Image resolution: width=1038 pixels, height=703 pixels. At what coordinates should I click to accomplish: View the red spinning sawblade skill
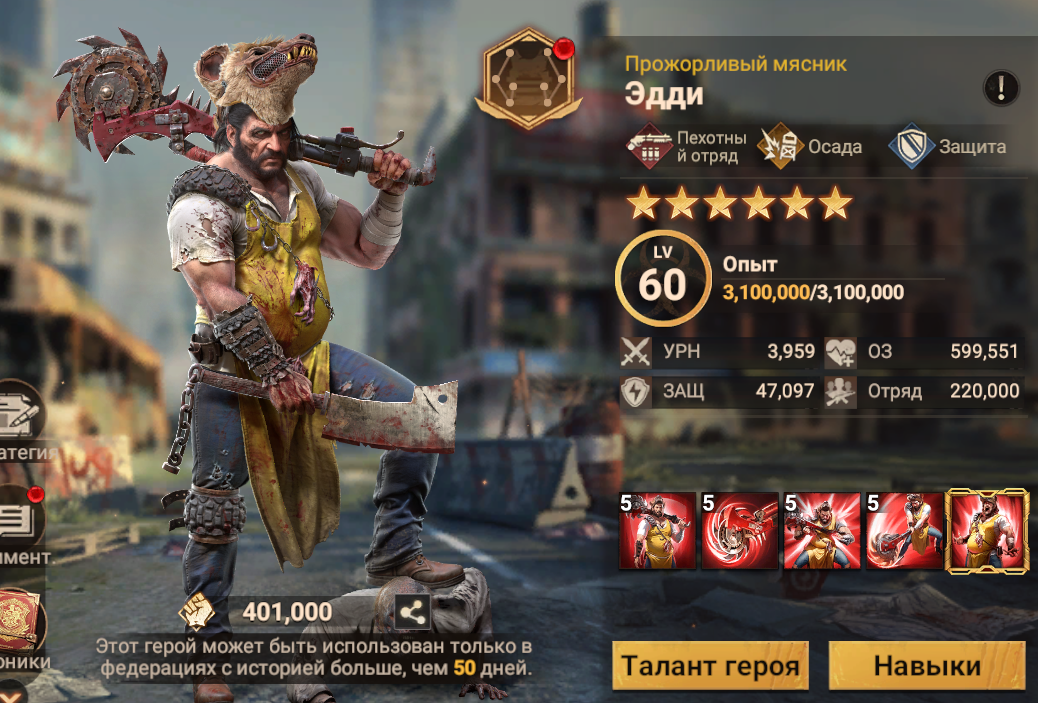740,530
